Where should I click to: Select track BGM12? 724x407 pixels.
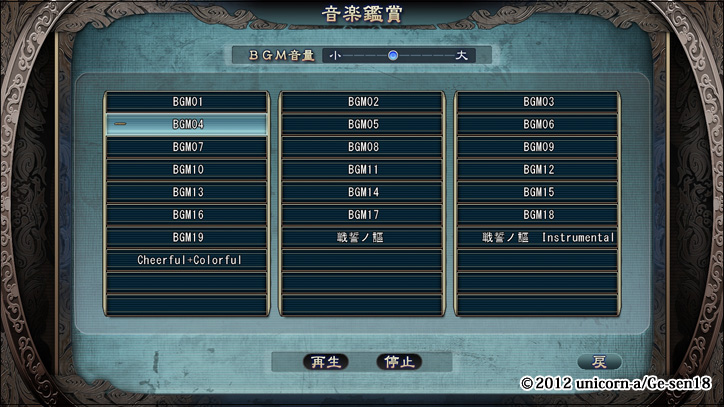(538, 170)
